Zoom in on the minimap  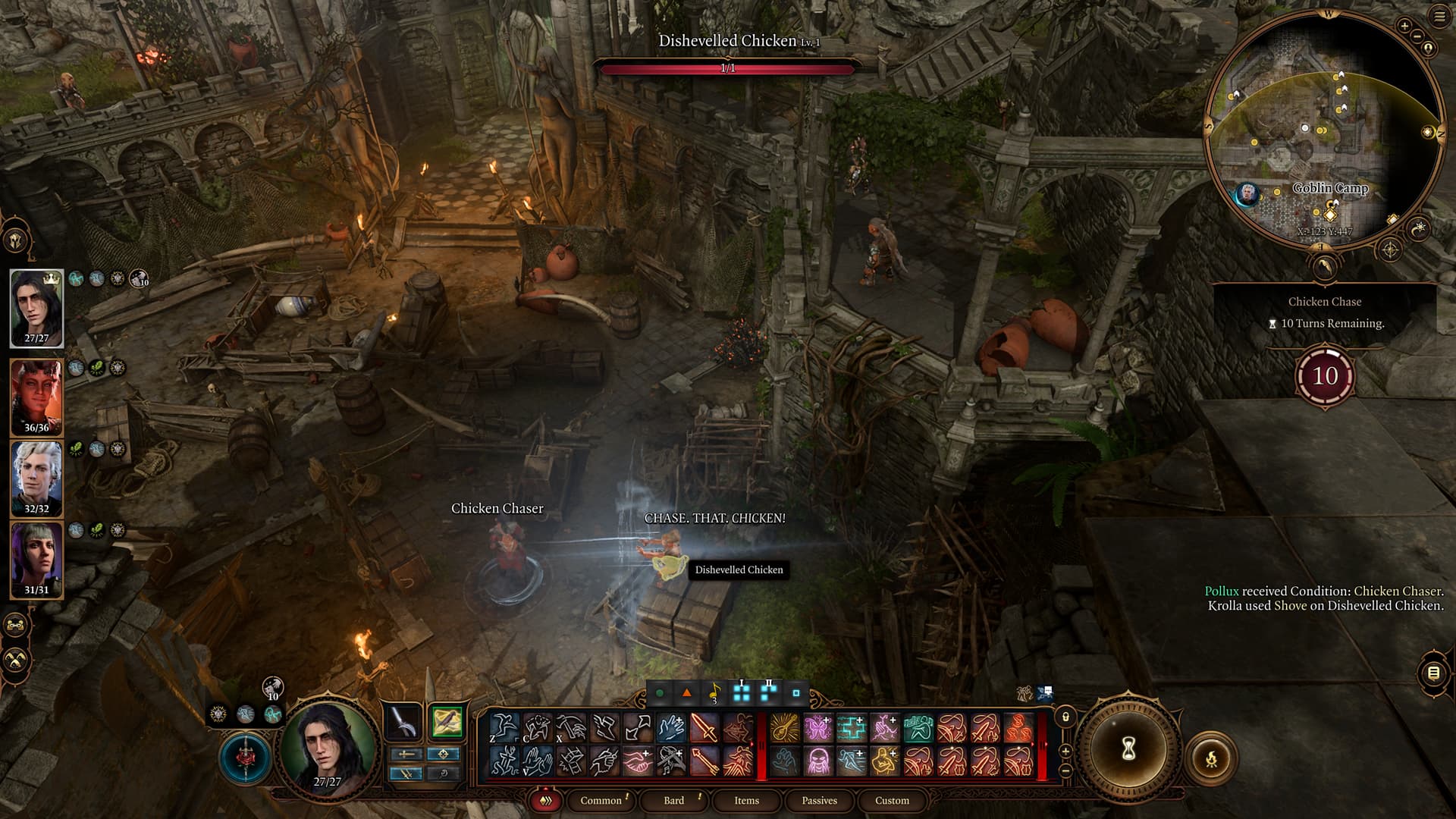[x=1404, y=27]
